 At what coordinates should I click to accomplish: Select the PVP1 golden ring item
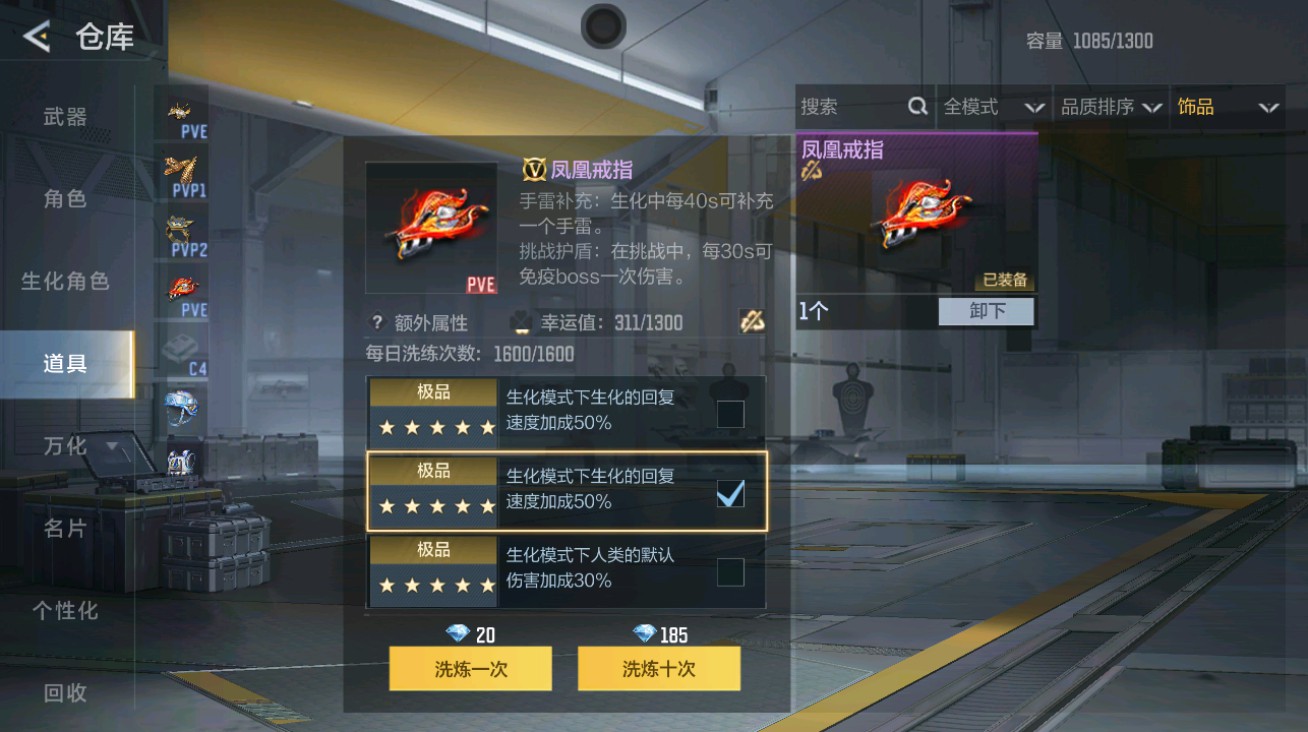180,168
